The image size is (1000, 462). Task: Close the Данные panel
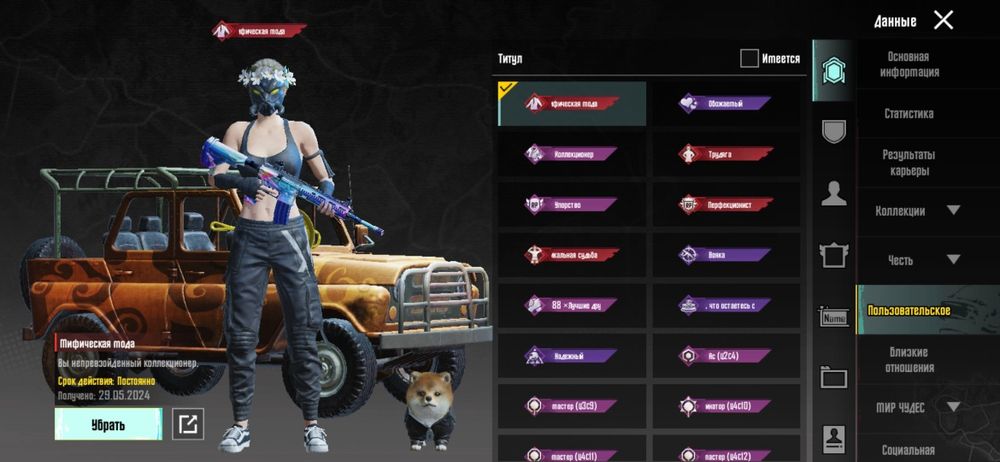point(943,20)
